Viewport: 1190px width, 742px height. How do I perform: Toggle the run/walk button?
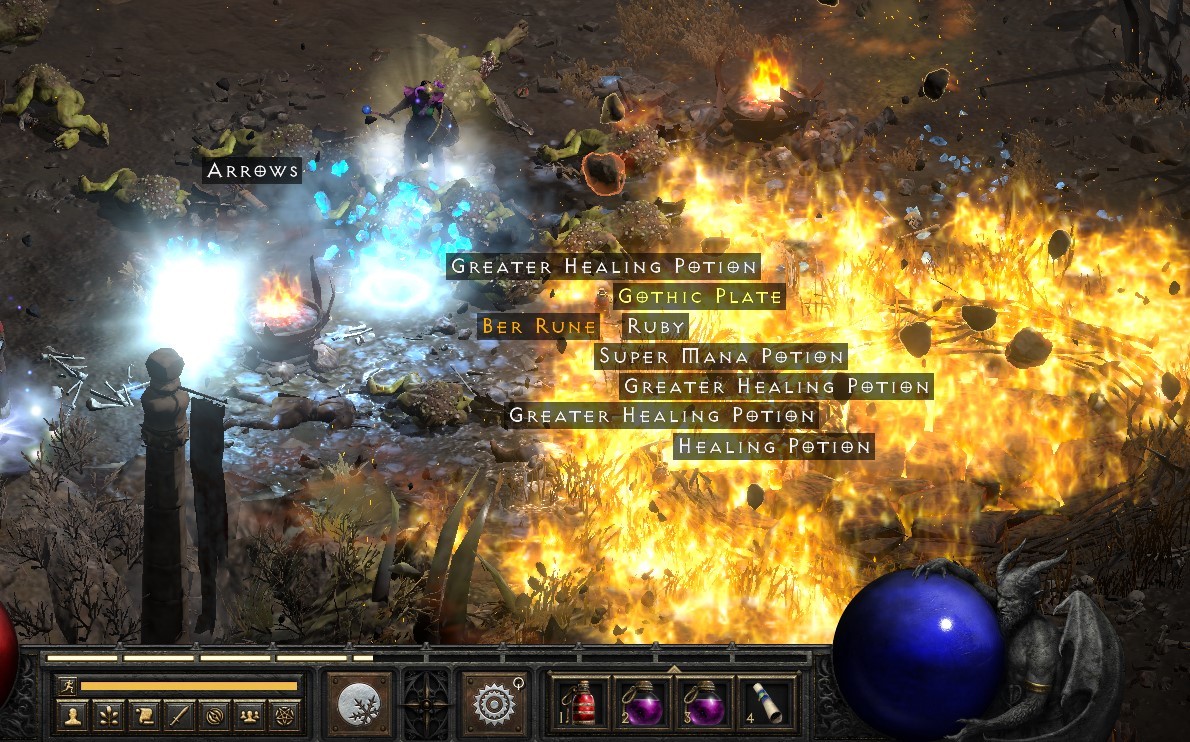pos(67,686)
